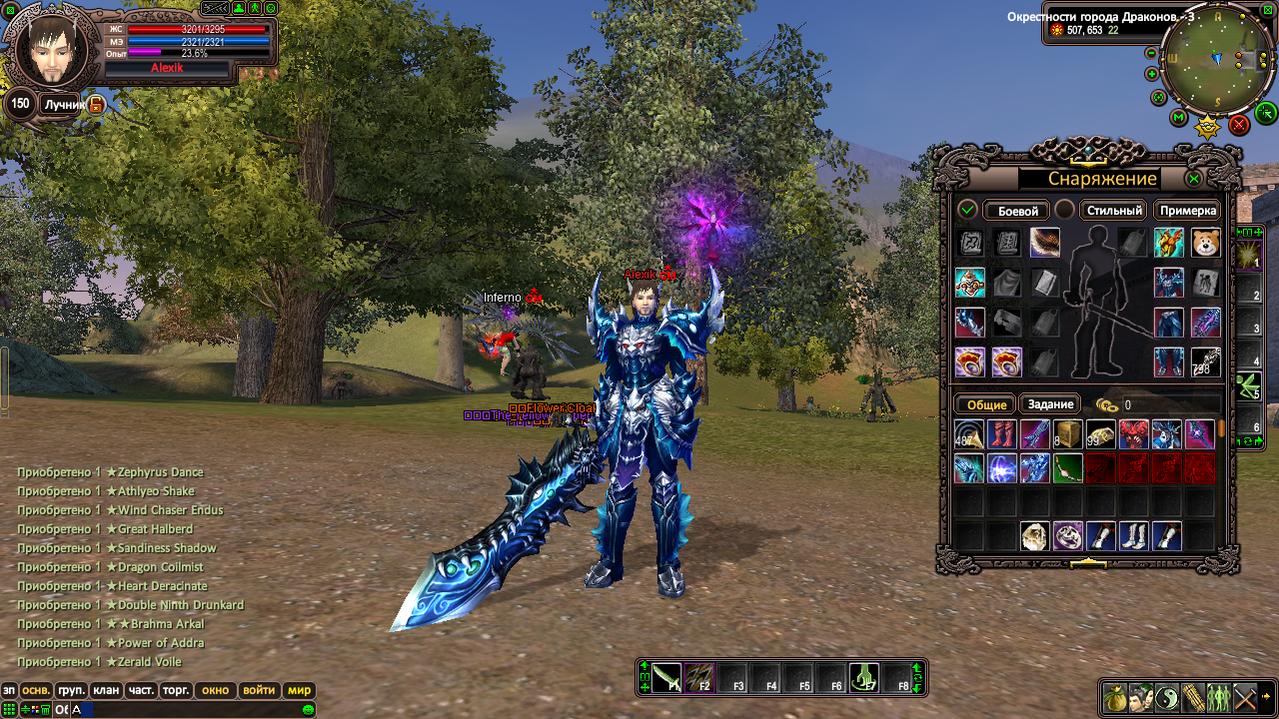Use the F7 green hand skill

pyautogui.click(x=864, y=678)
